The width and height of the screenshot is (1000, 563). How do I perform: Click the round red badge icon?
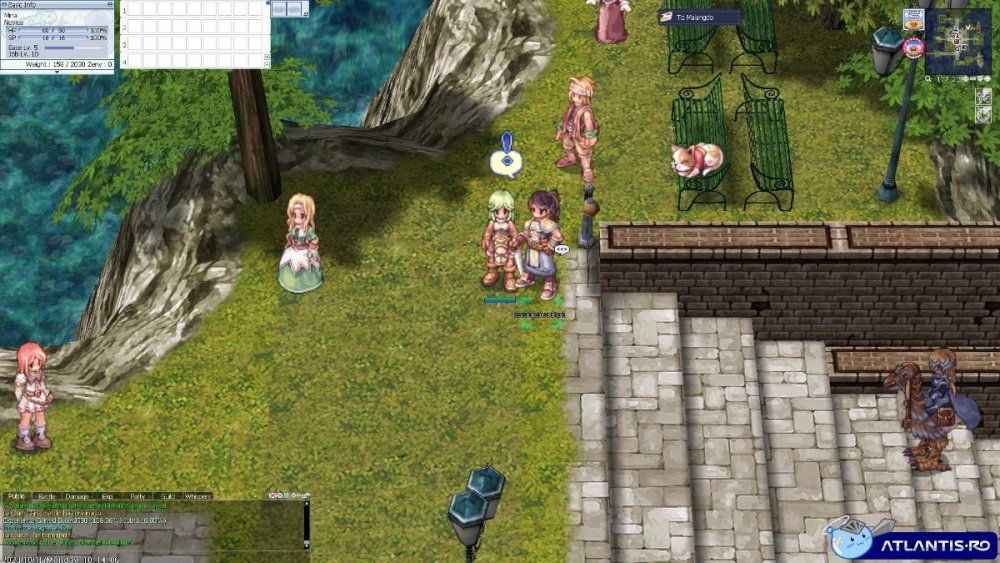(x=912, y=46)
